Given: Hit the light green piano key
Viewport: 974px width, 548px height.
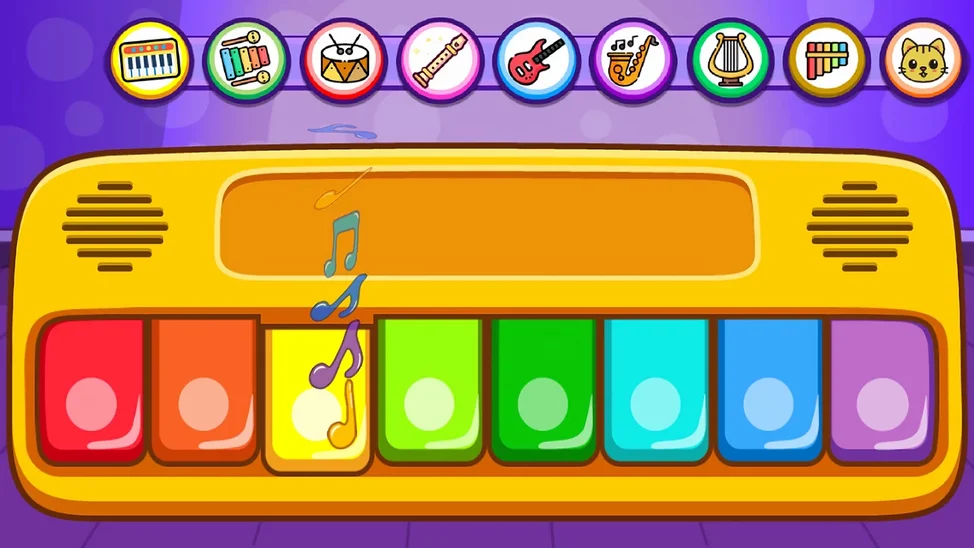Looking at the screenshot, I should (x=430, y=392).
